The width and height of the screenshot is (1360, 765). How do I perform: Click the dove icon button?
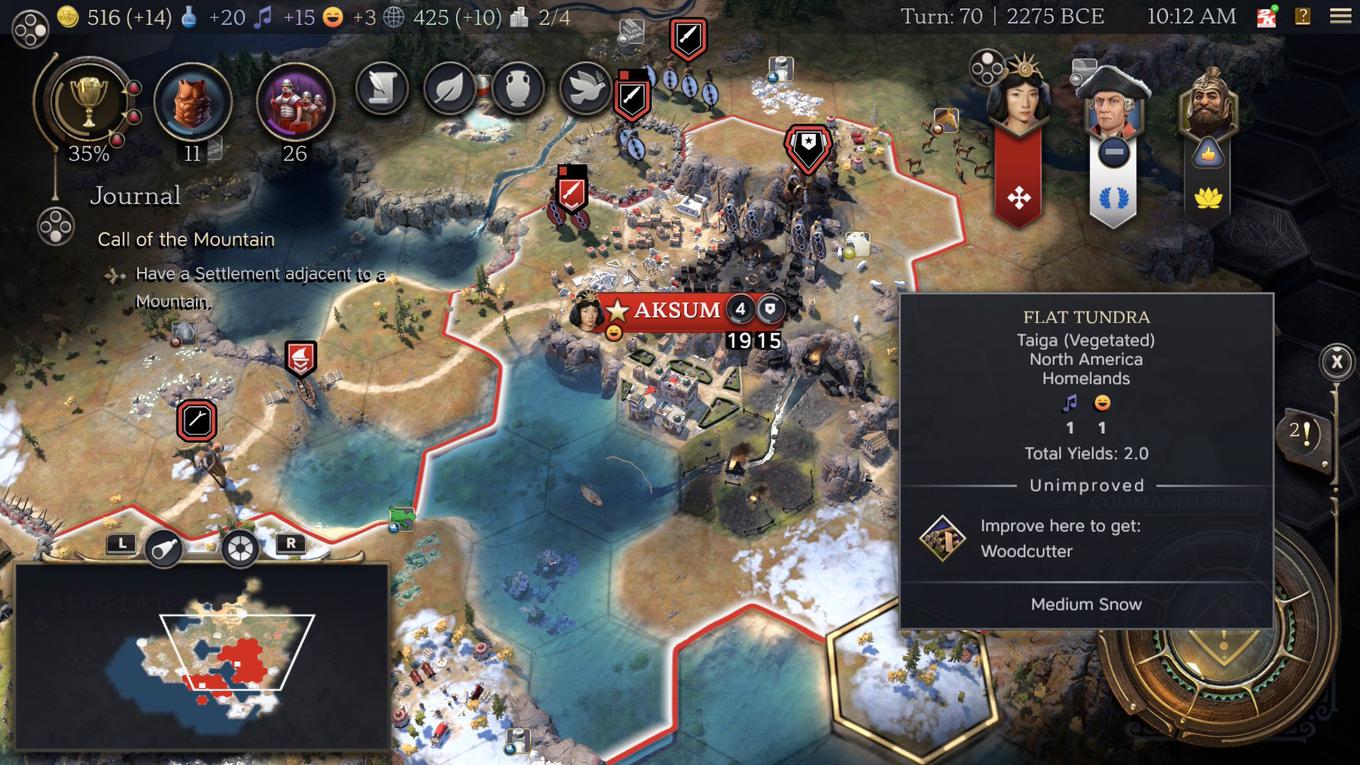coord(585,89)
